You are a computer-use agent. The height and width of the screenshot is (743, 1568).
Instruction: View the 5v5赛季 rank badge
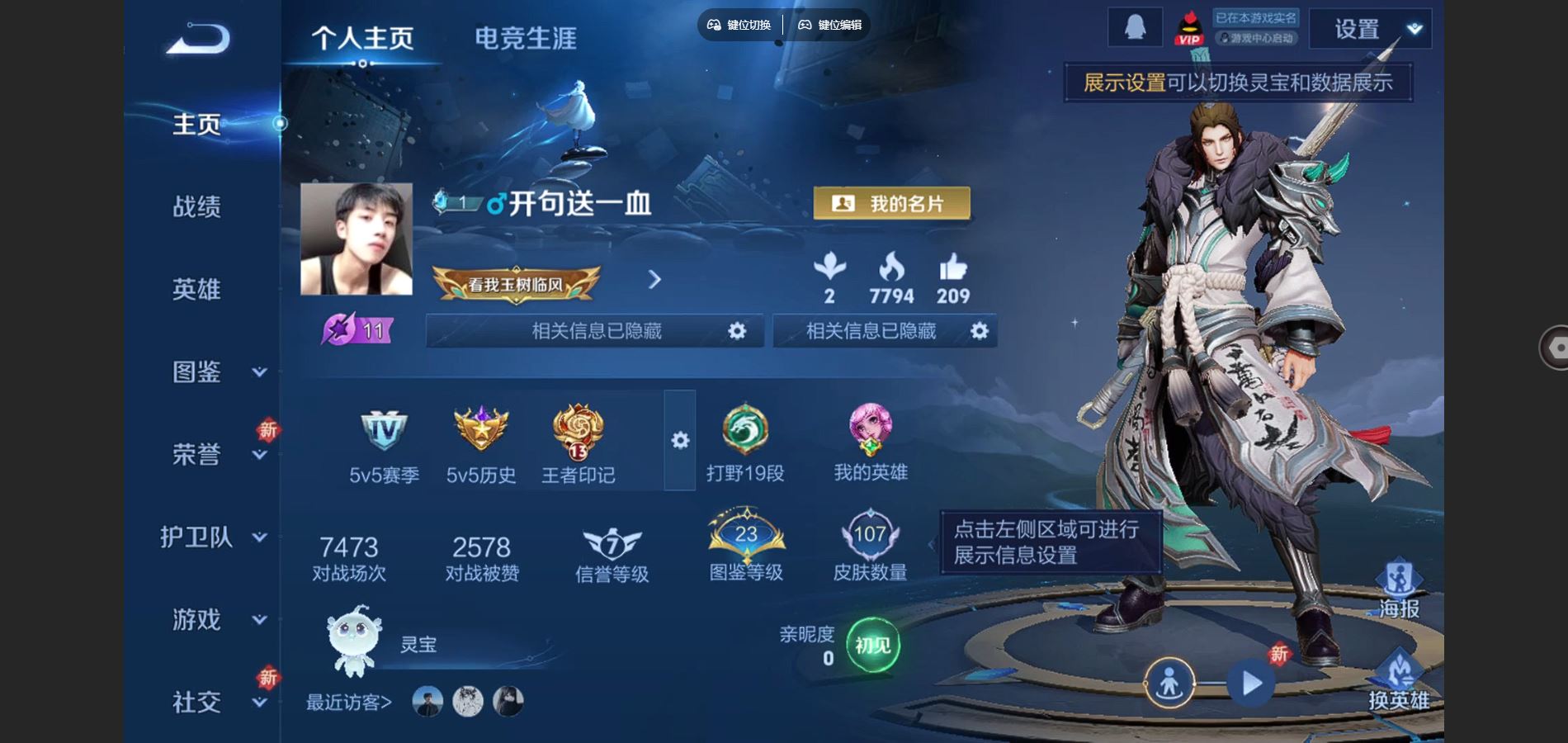click(384, 444)
